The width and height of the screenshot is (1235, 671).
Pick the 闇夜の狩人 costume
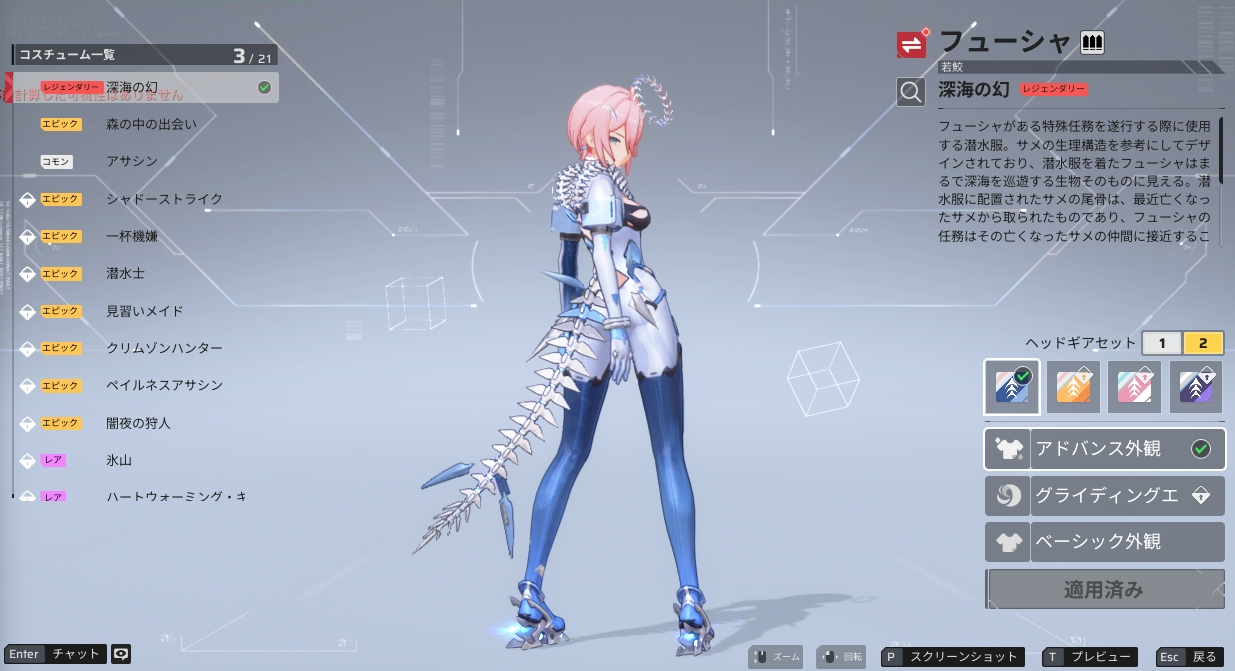tap(138, 423)
